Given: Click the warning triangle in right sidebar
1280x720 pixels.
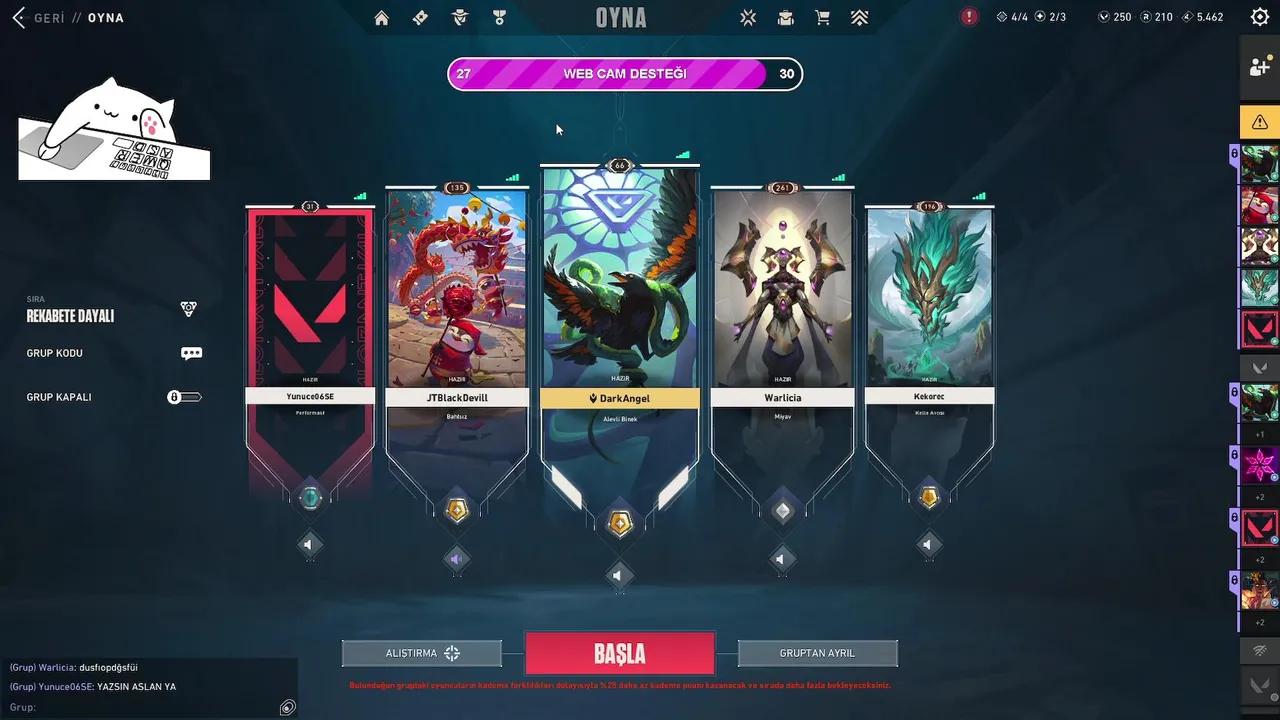Looking at the screenshot, I should (1260, 121).
